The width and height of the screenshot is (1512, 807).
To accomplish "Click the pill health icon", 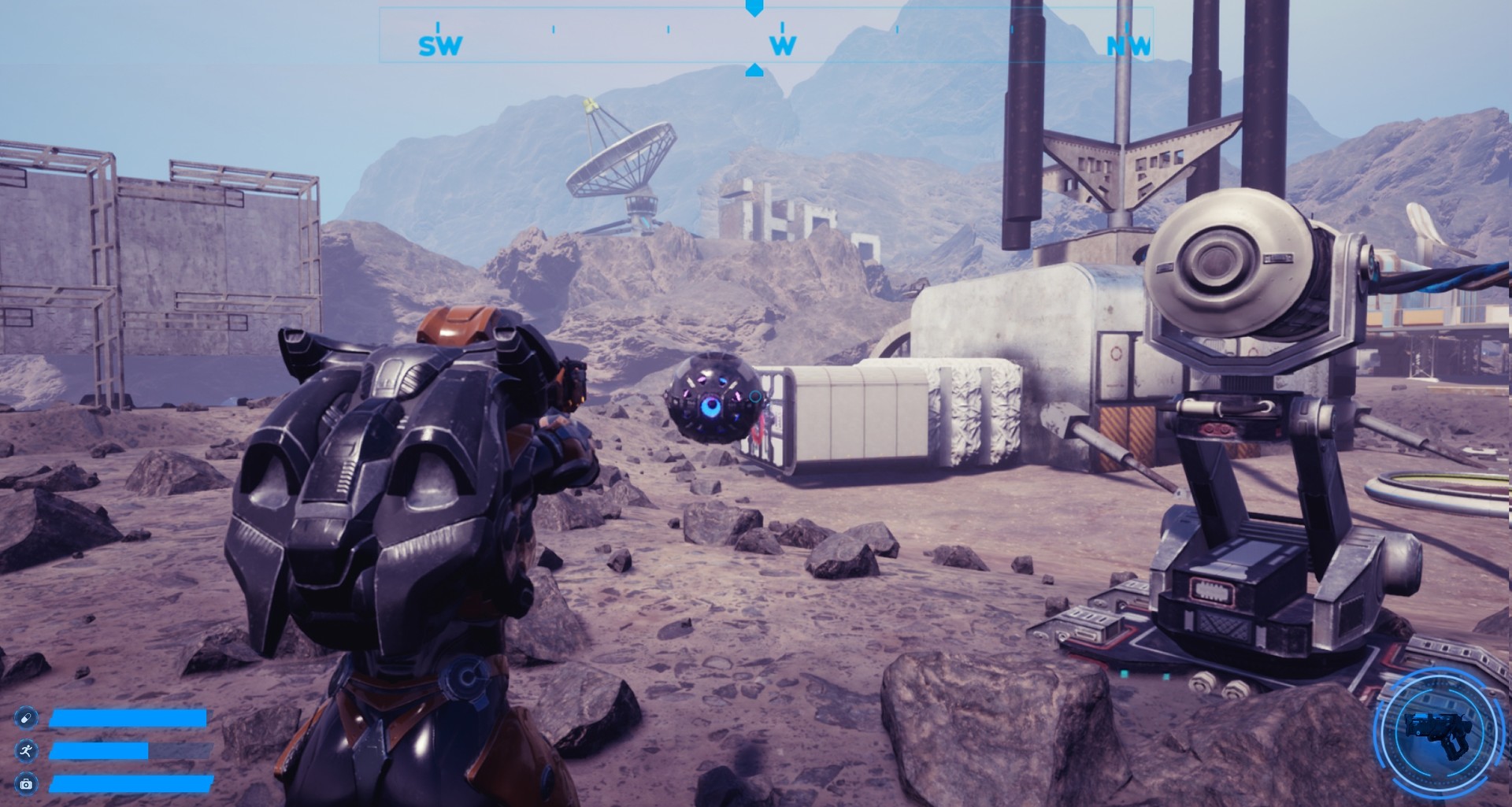I will click(x=26, y=718).
